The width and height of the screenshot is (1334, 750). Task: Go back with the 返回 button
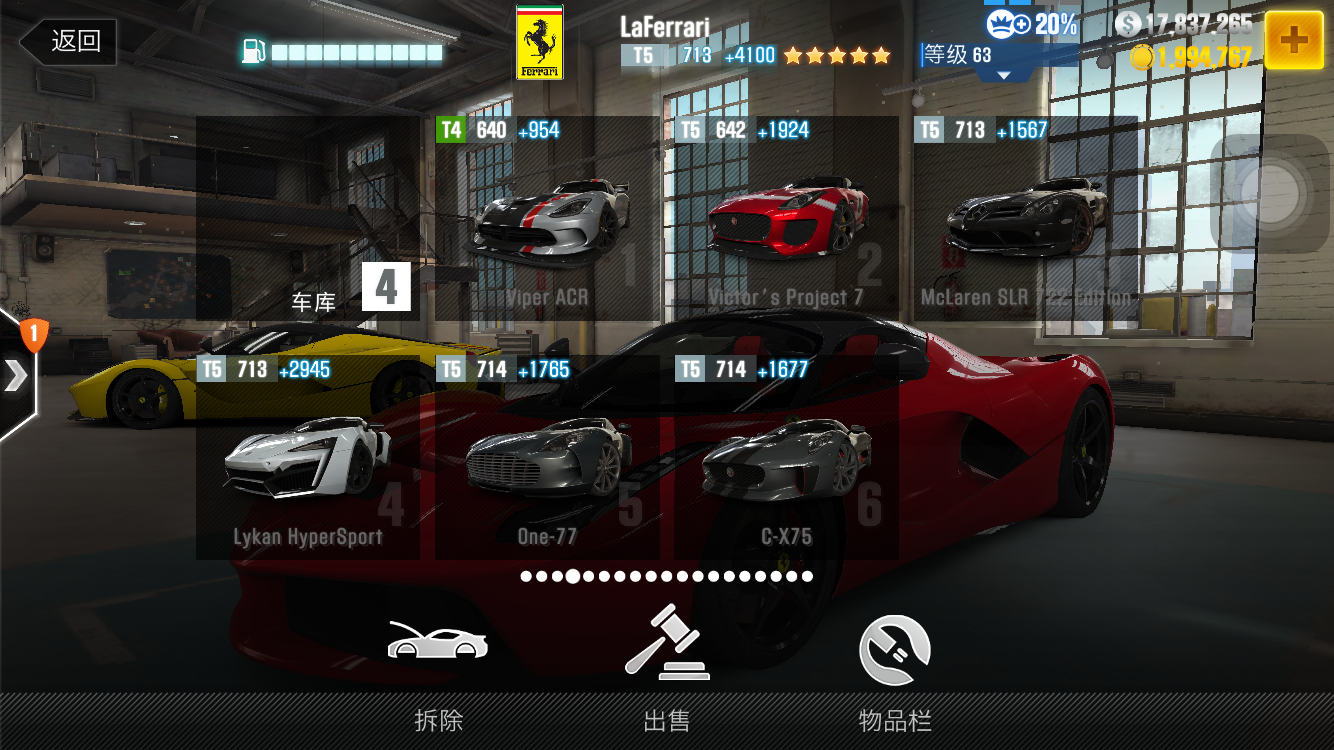[68, 42]
